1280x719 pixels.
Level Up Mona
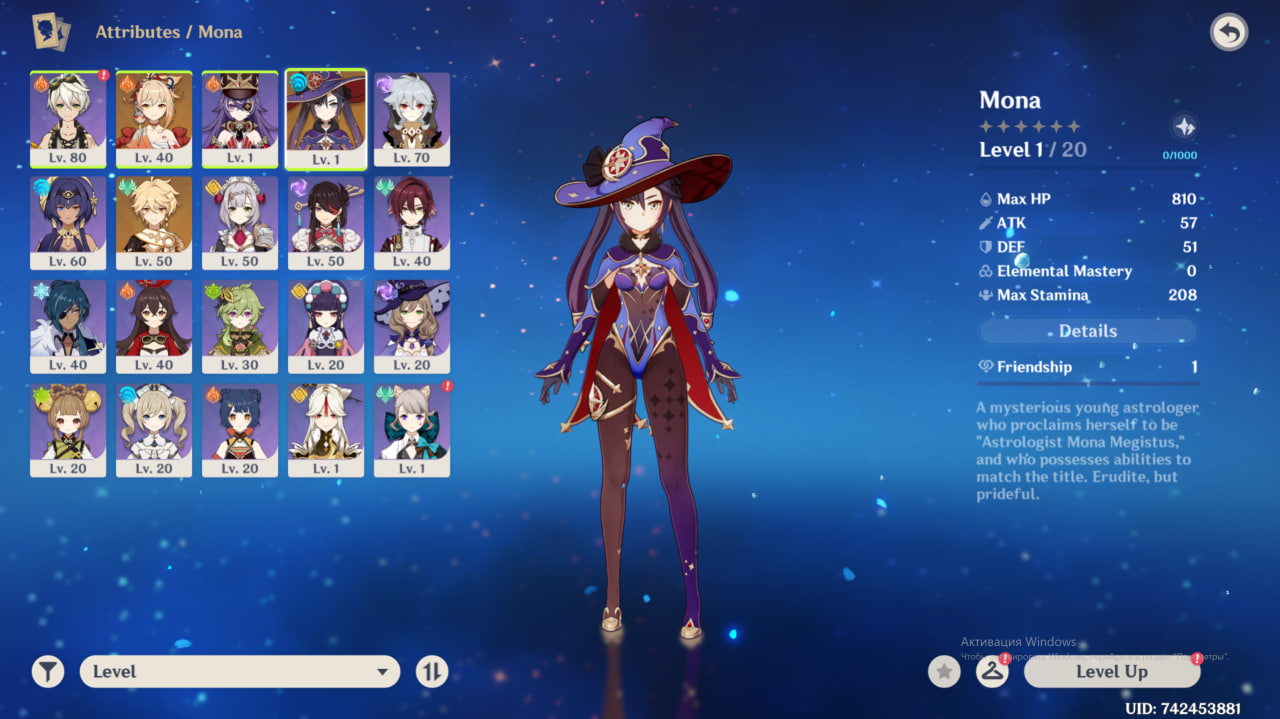pyautogui.click(x=1111, y=672)
